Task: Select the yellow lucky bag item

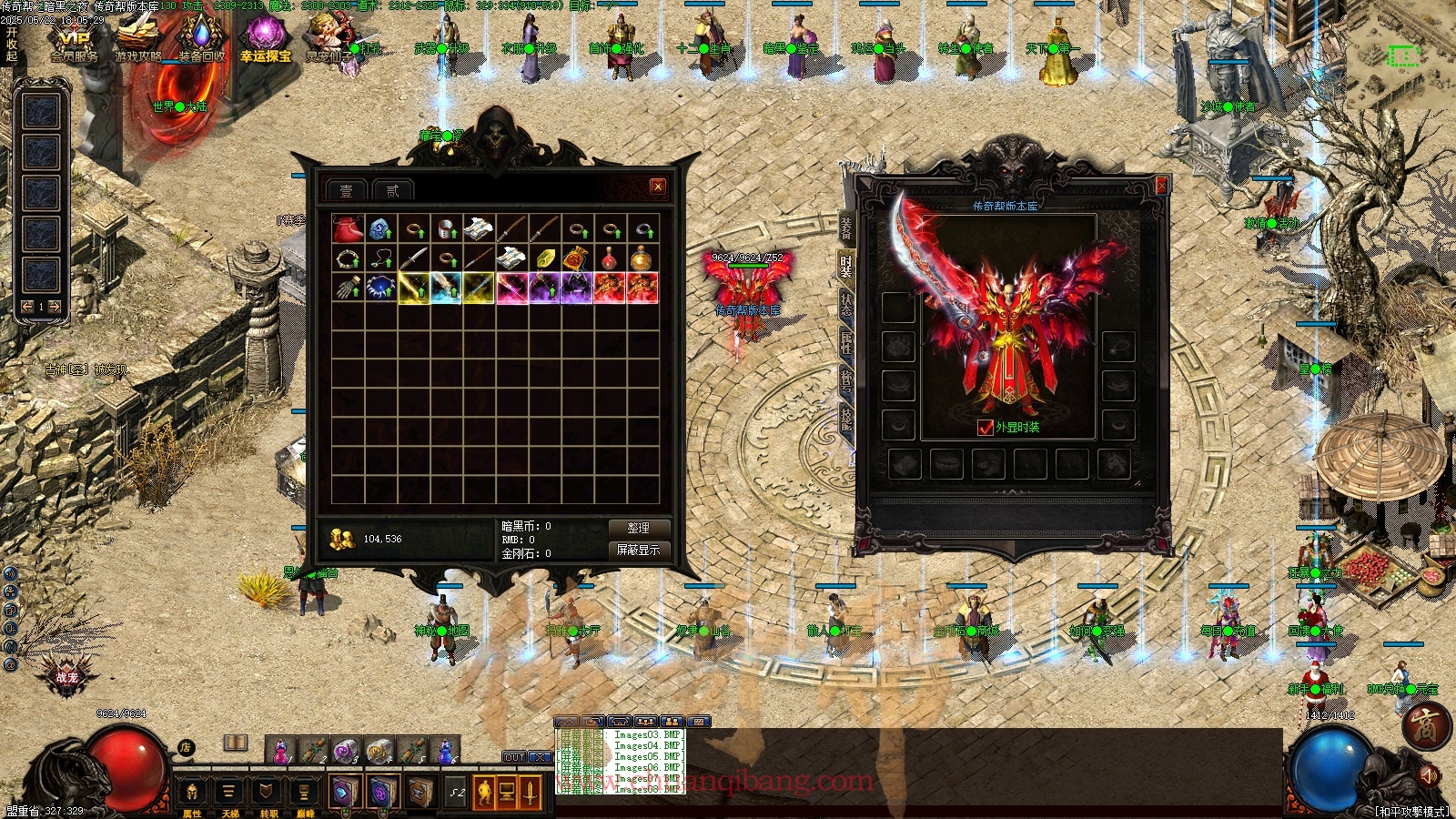Action: coord(577,258)
